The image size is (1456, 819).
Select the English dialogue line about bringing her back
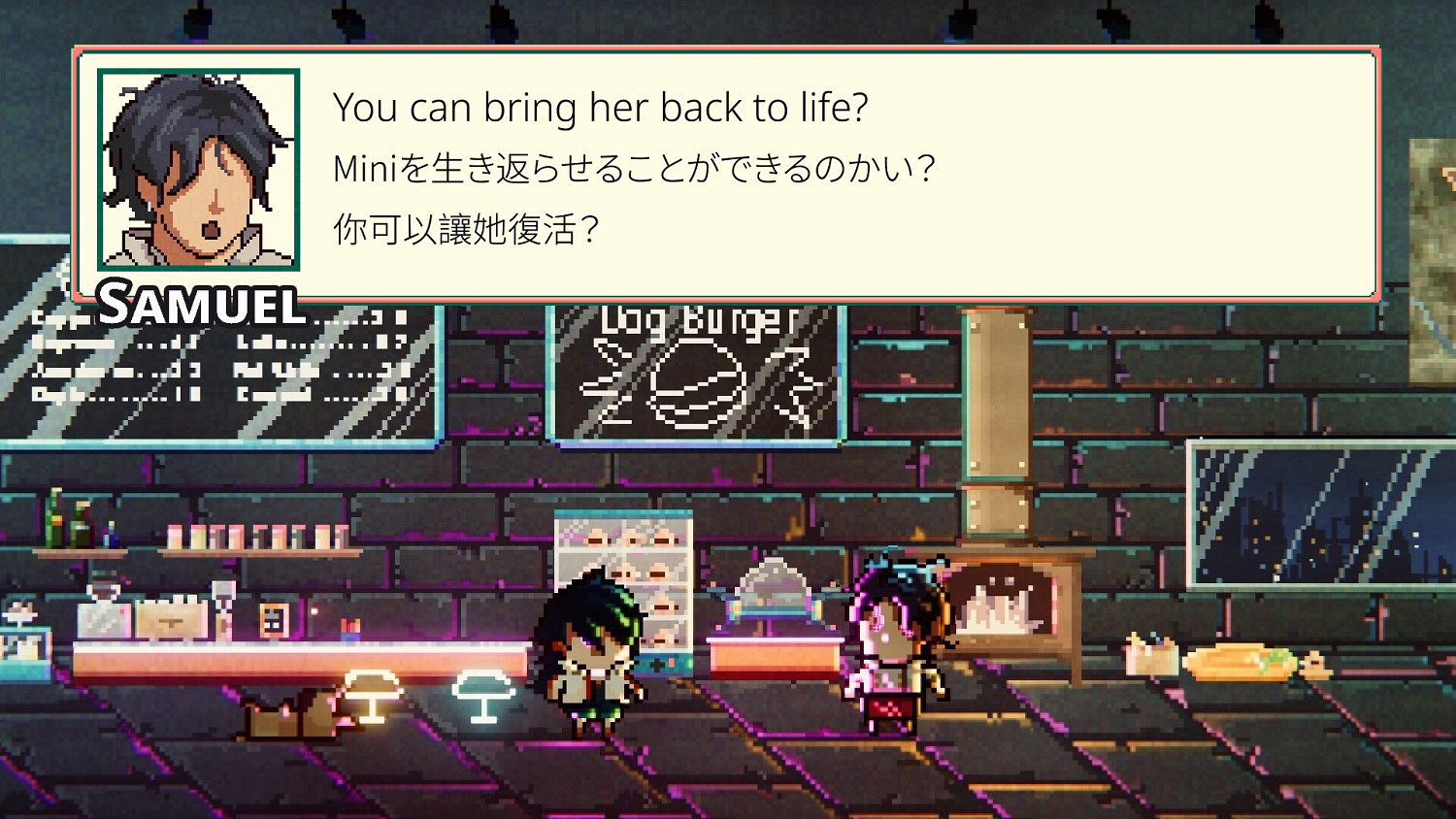coord(602,107)
